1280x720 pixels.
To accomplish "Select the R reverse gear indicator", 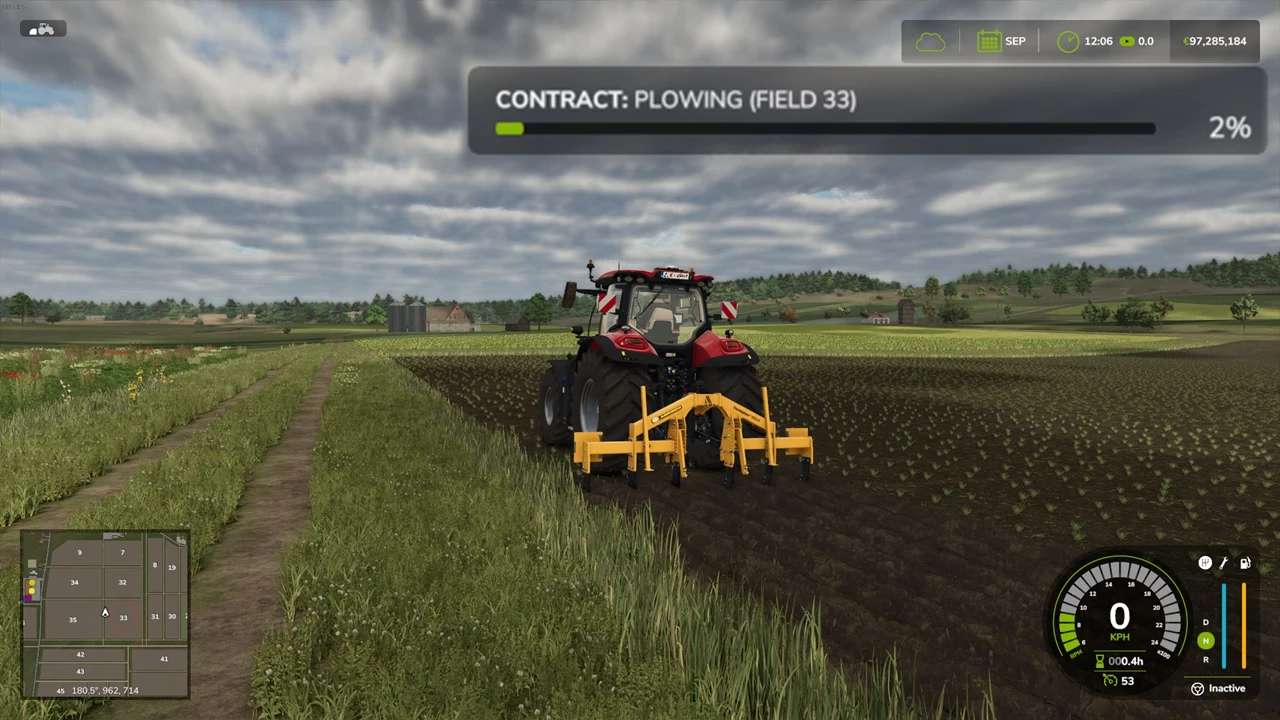I will coord(1205,658).
